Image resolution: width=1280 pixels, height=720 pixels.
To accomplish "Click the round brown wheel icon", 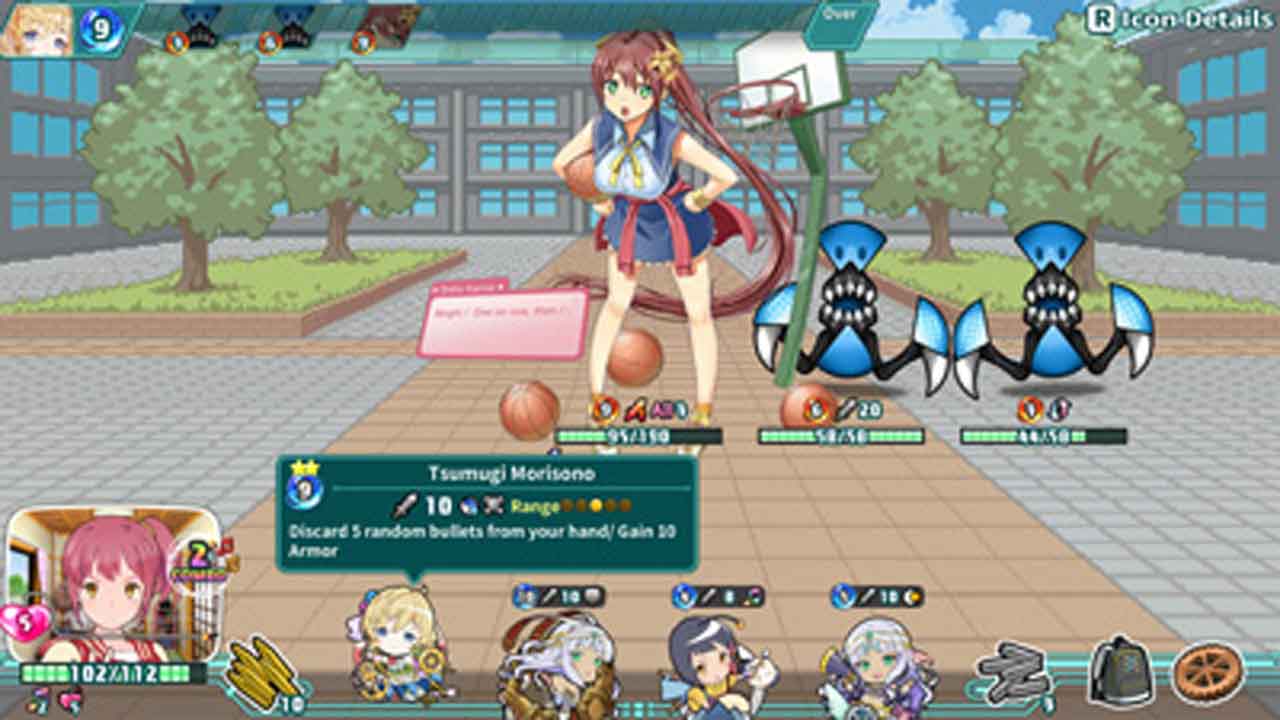I will pyautogui.click(x=1208, y=672).
